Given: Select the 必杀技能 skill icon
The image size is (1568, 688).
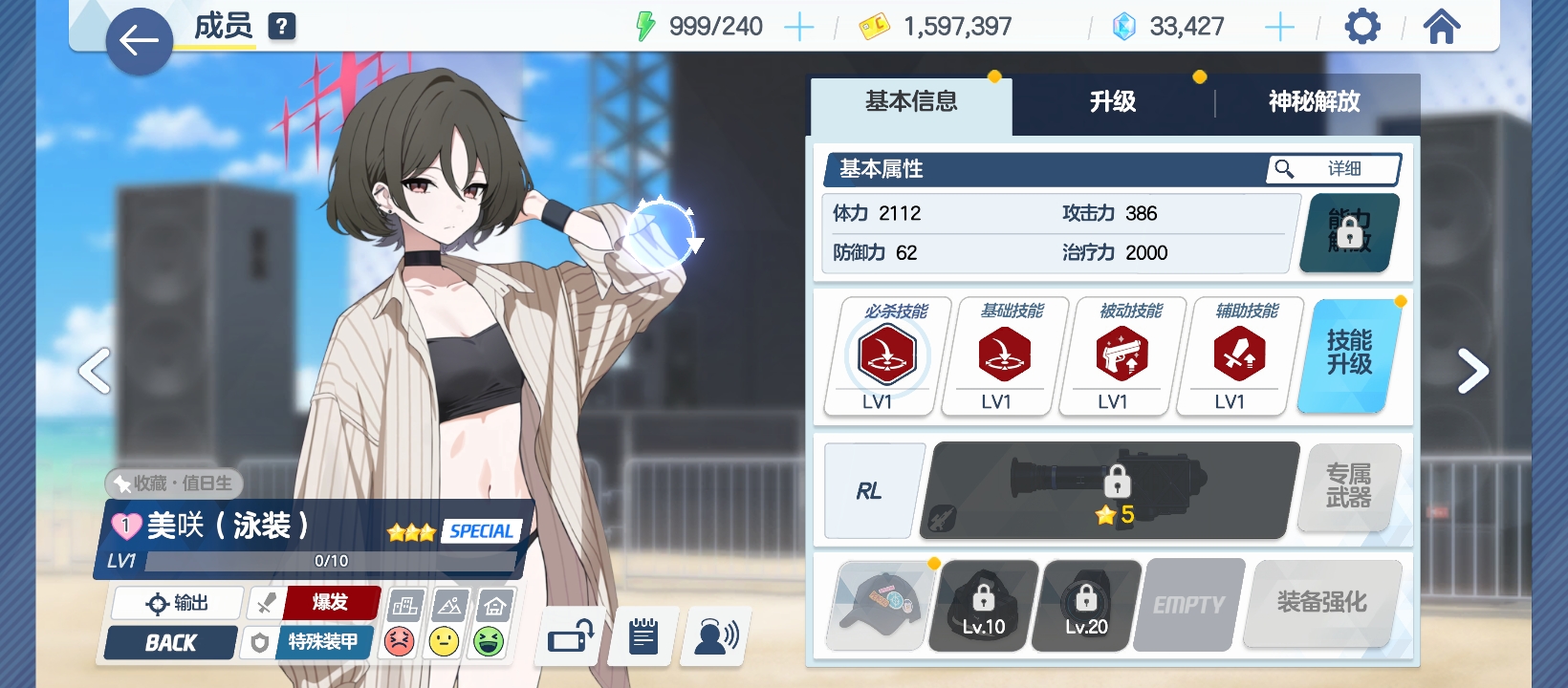Looking at the screenshot, I should point(887,355).
